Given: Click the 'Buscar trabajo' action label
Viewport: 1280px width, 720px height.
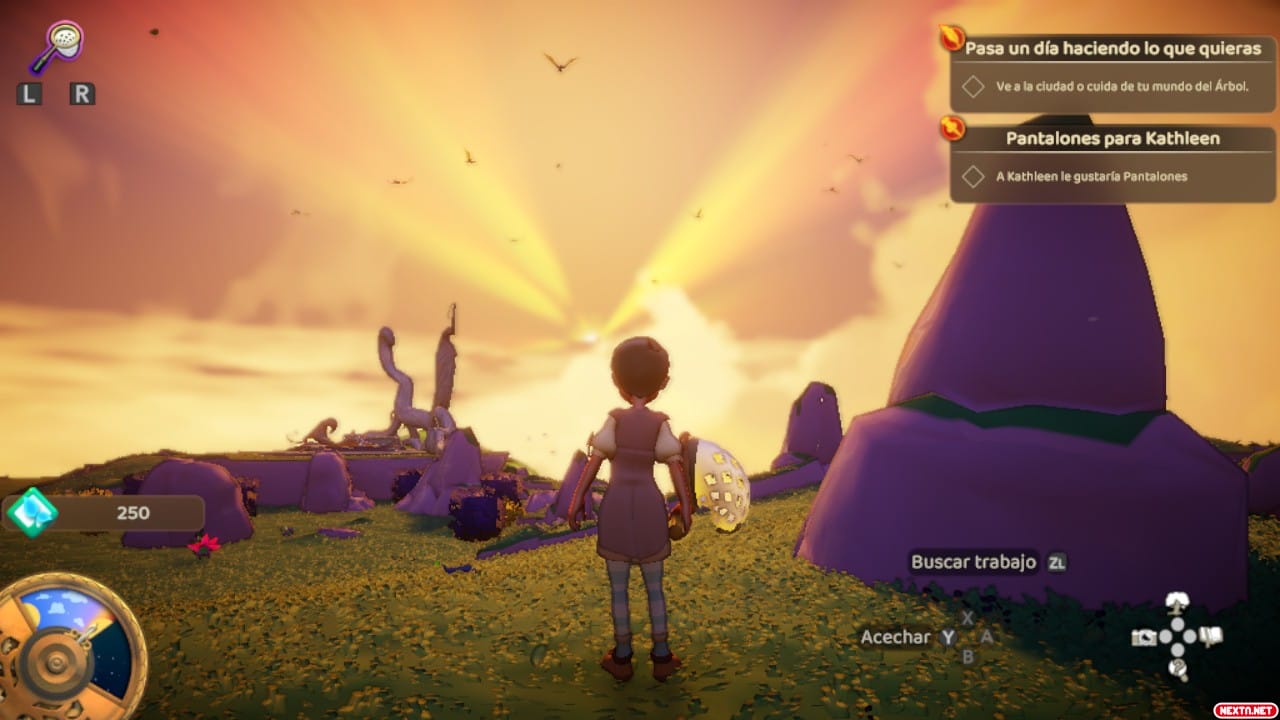Looking at the screenshot, I should click(973, 562).
